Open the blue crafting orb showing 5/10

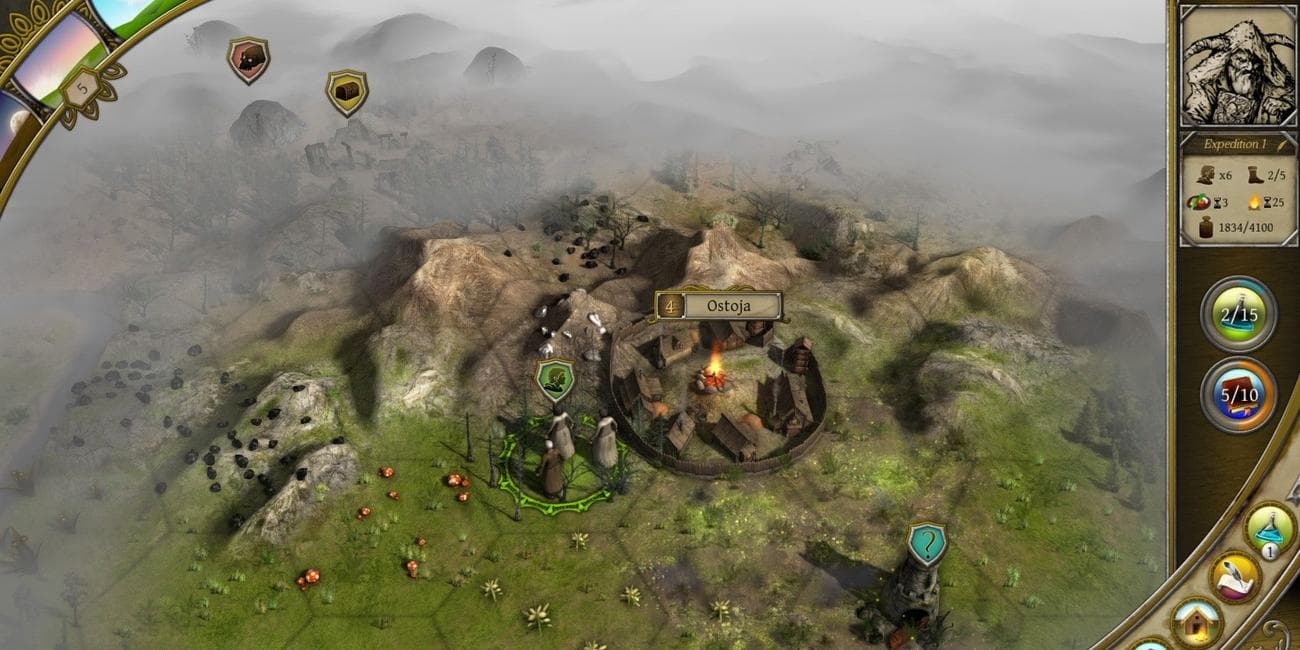[1238, 394]
